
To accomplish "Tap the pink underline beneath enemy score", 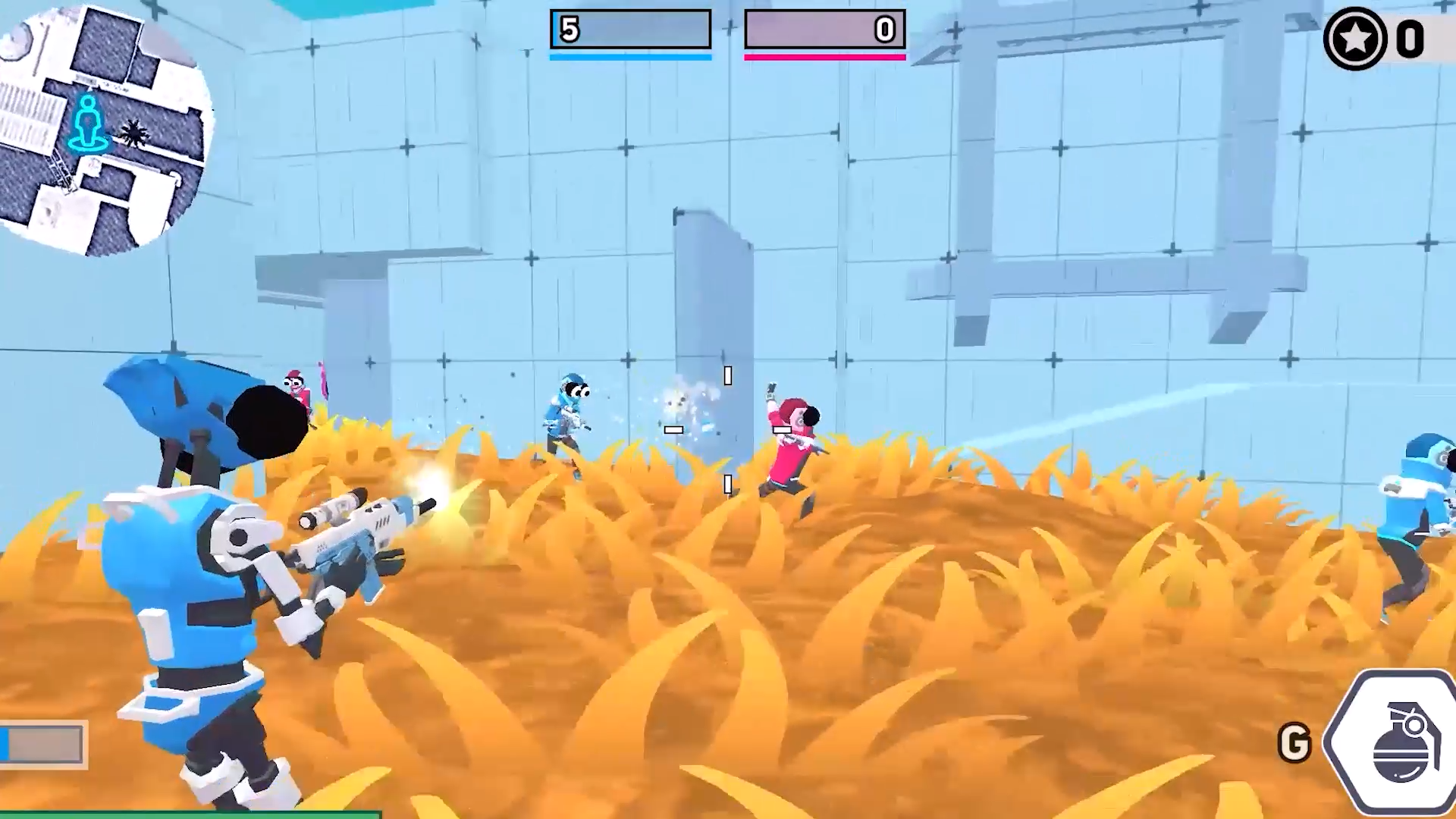I will pos(825,57).
